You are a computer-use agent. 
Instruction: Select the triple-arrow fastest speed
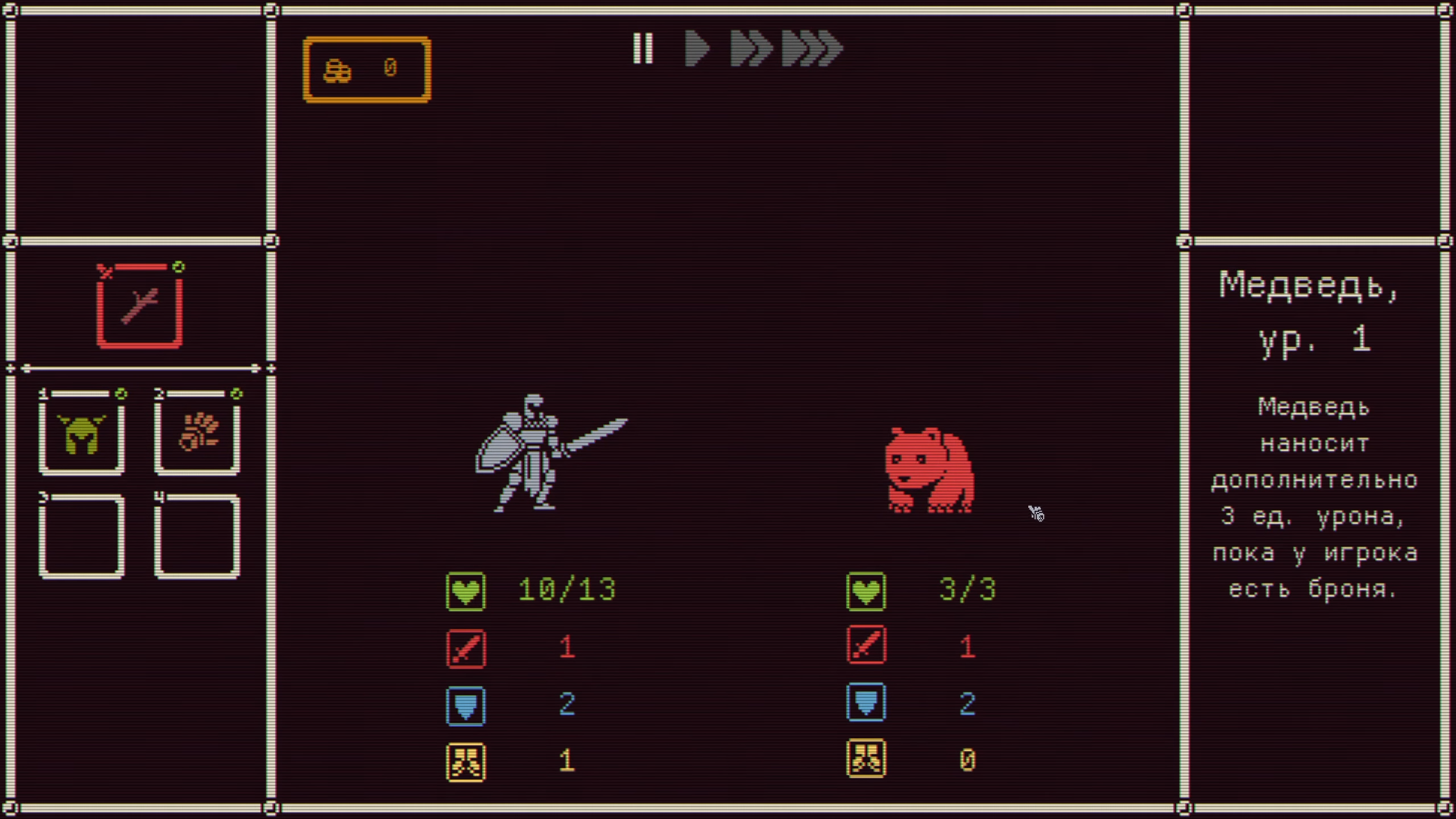812,48
